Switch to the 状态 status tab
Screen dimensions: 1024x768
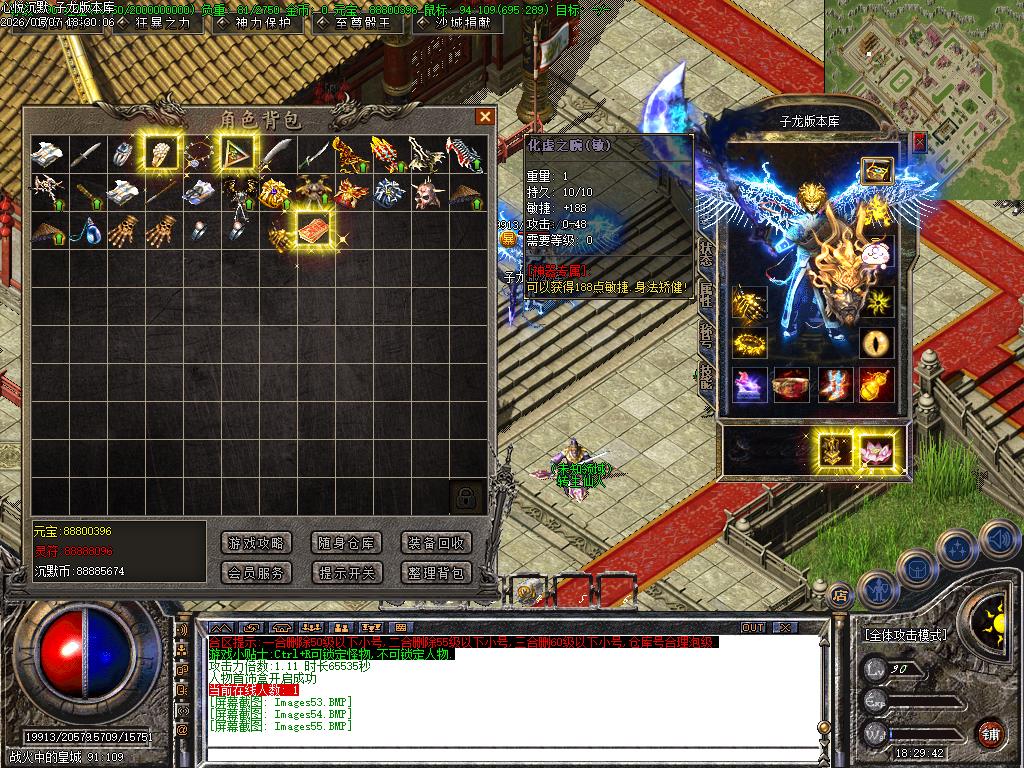click(x=706, y=251)
